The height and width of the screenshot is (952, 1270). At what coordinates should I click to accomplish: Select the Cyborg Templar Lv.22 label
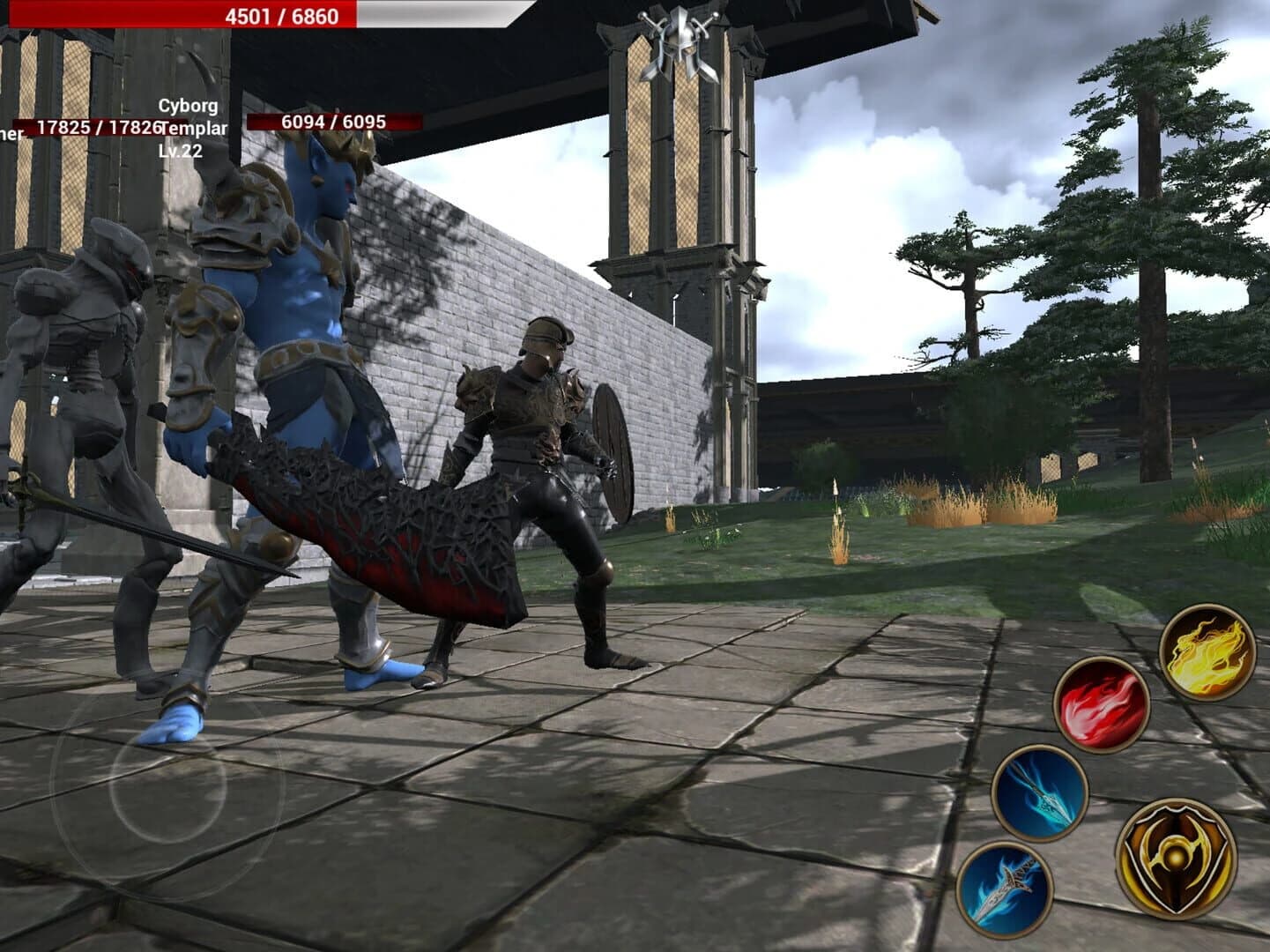click(x=188, y=126)
